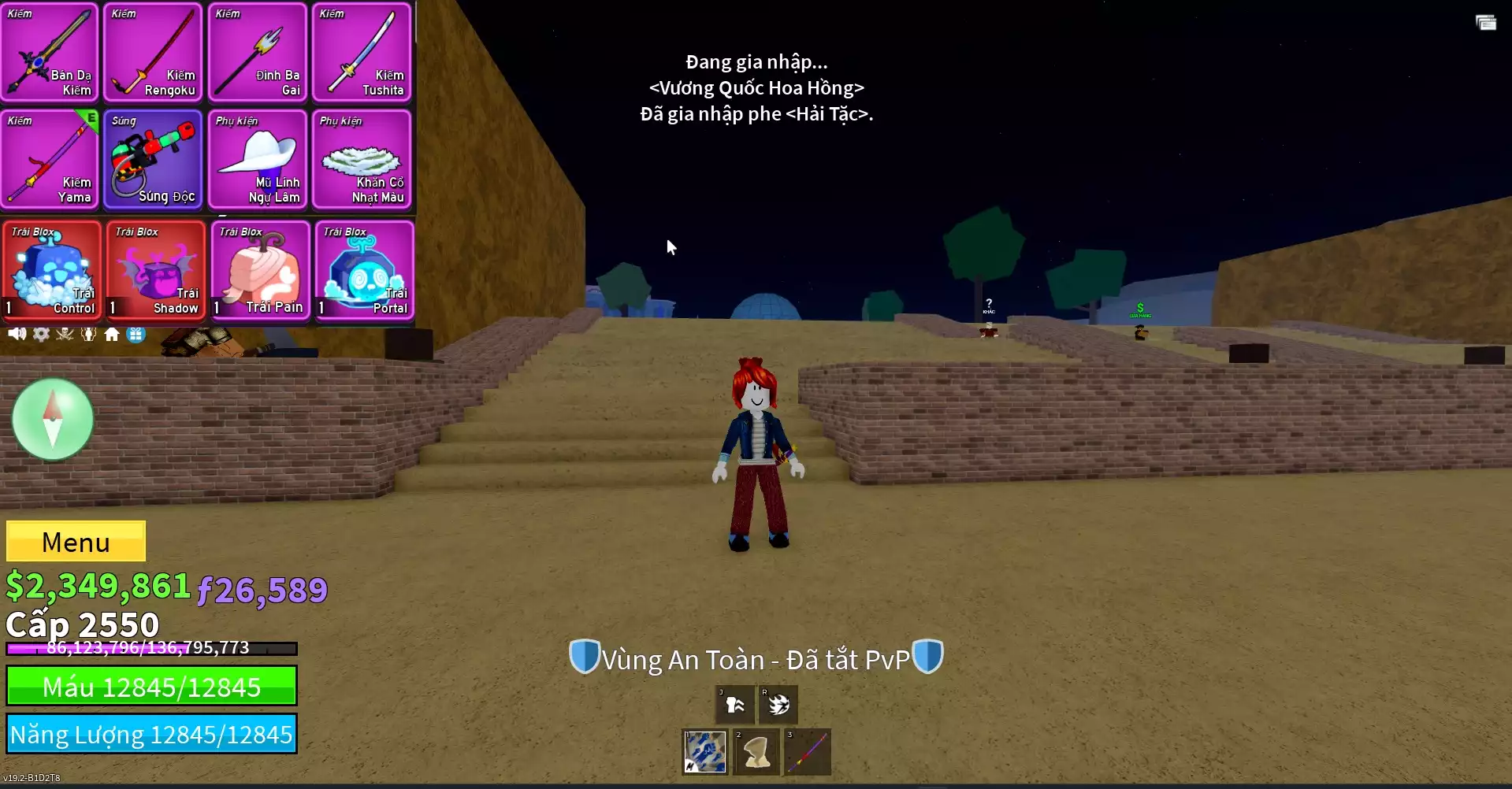This screenshot has width=1512, height=789.
Task: Open the yellow Menu button
Action: tap(76, 542)
